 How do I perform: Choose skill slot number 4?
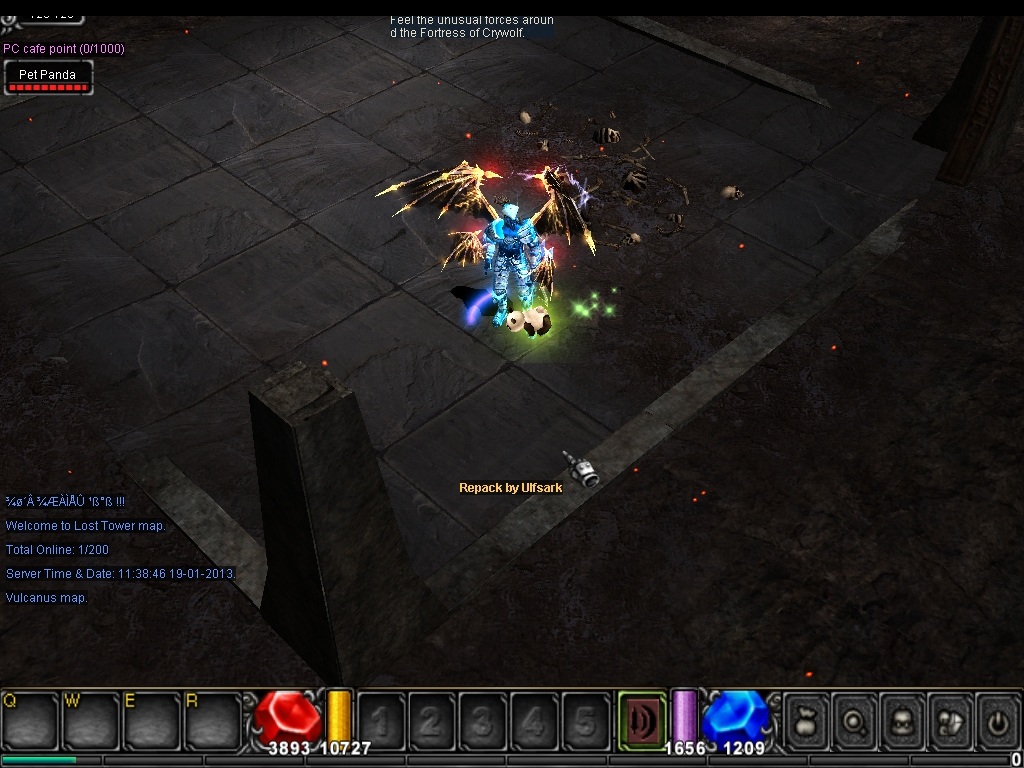tap(533, 719)
